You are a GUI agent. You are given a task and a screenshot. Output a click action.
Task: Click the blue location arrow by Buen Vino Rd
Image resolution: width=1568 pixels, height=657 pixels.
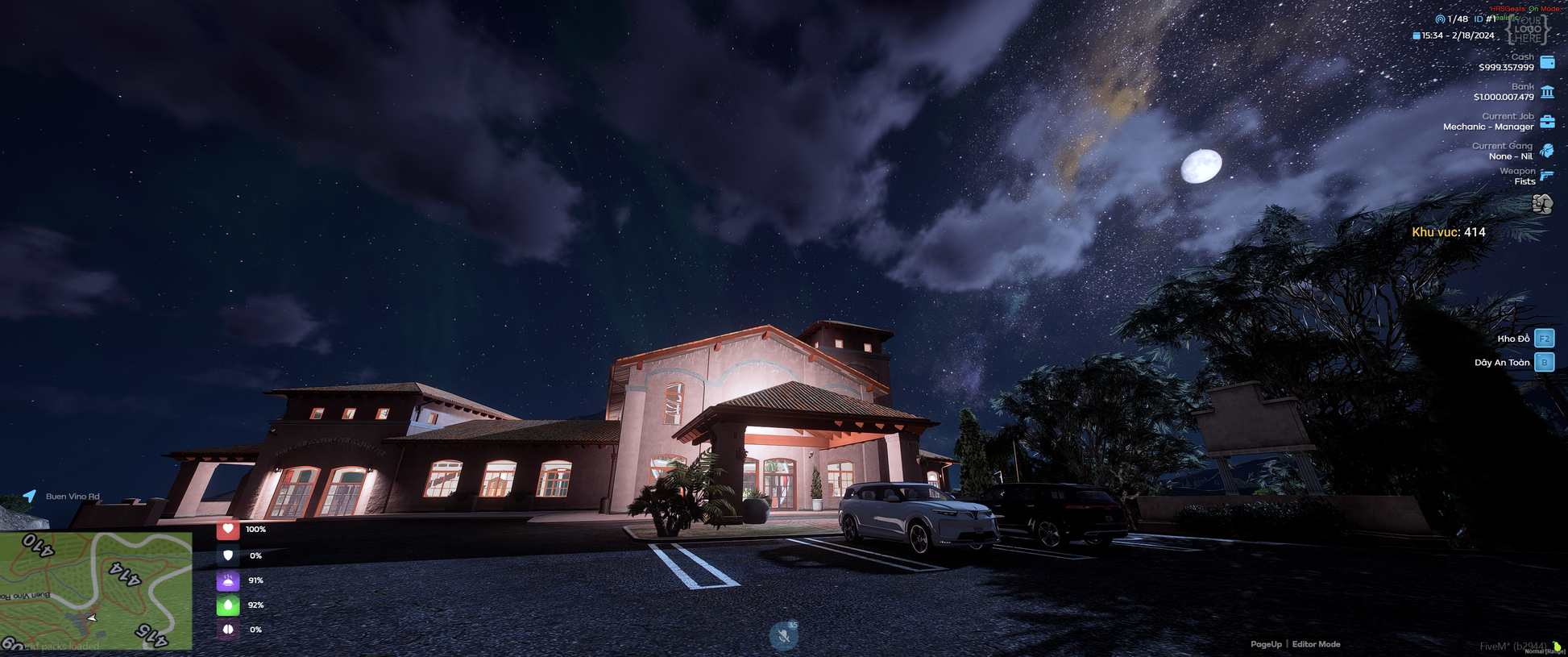click(30, 496)
